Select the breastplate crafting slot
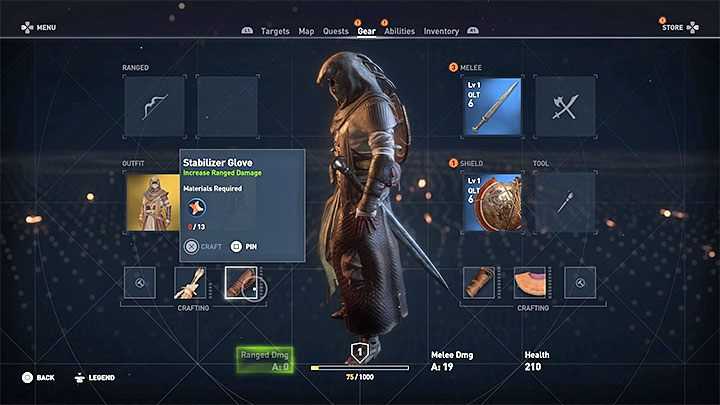Screen dimensions: 720x405 pyautogui.click(x=530, y=283)
